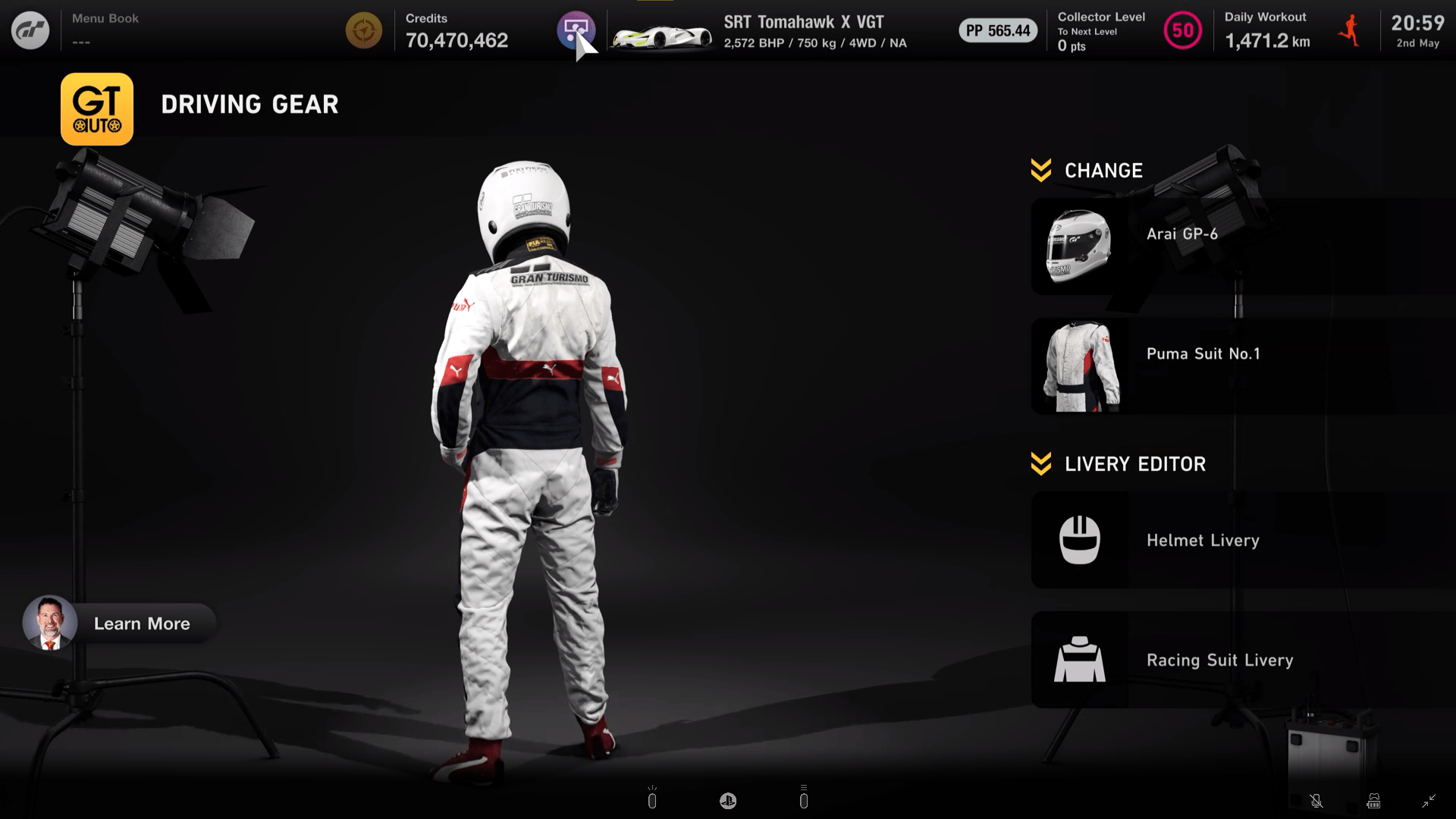Click the purple Showcase icon

[x=576, y=30]
